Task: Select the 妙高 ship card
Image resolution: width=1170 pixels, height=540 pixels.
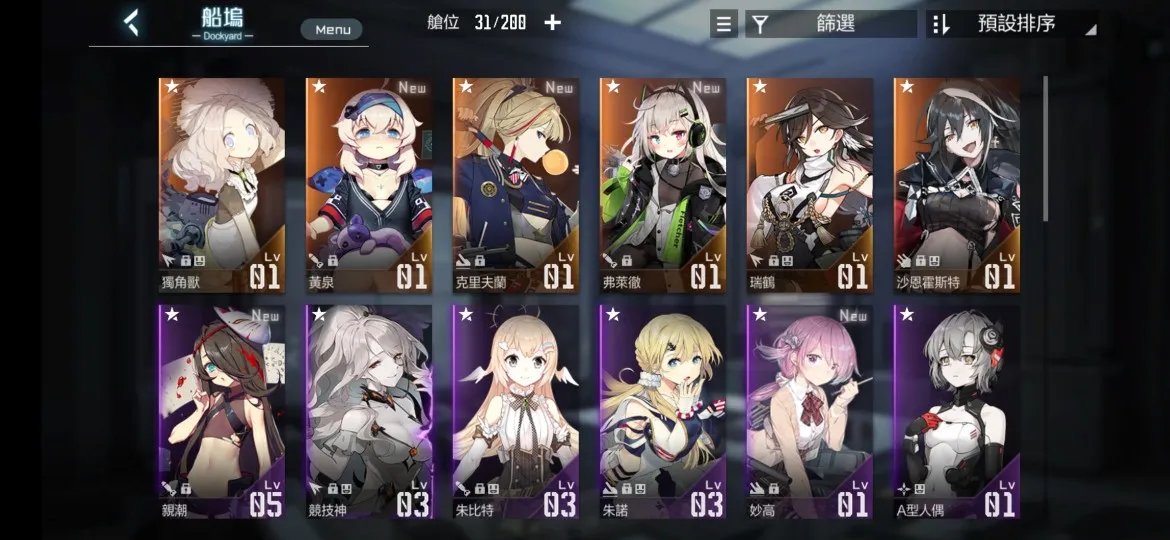Action: [x=809, y=412]
